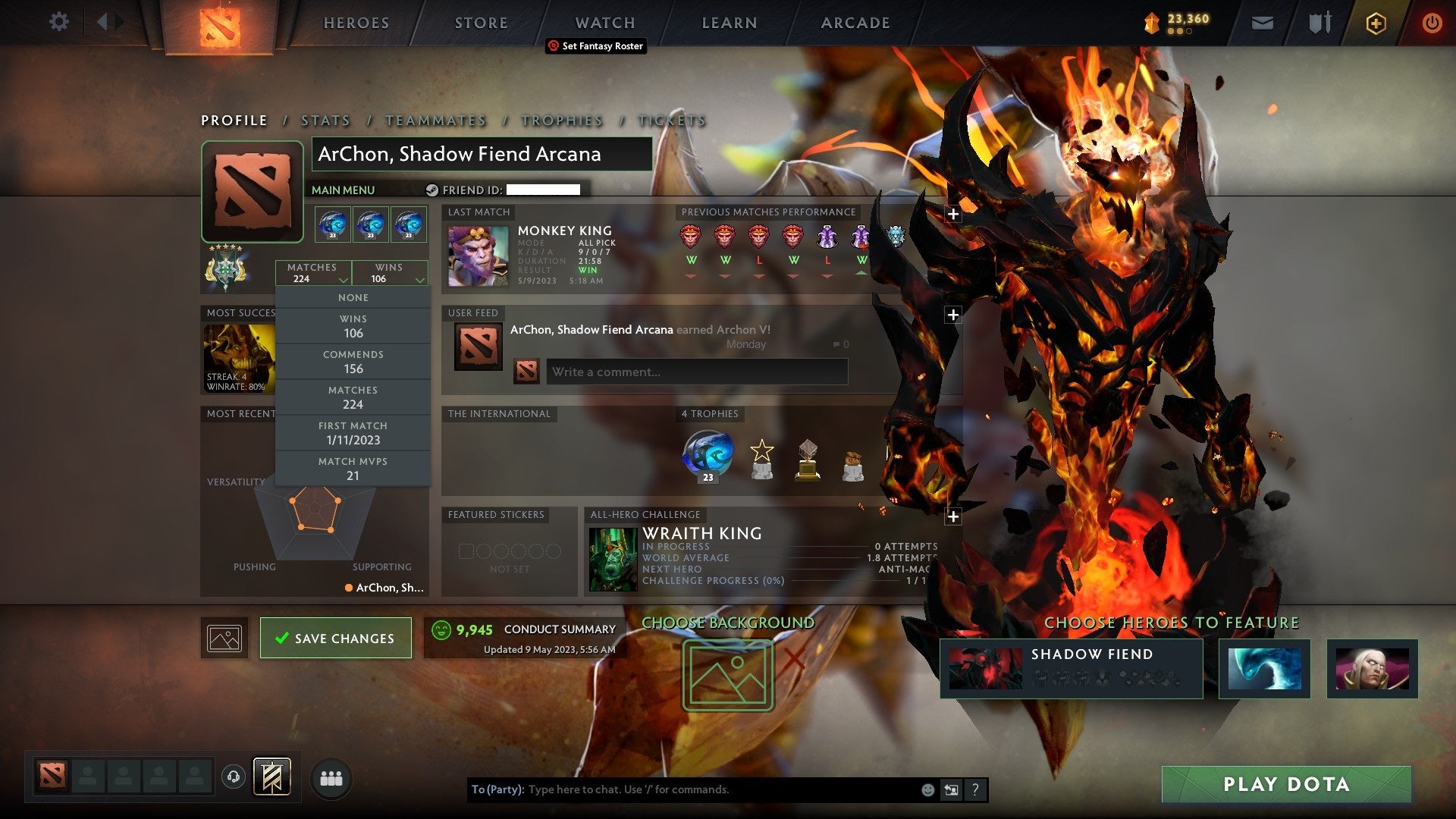Click the Dota Plus hexagon icon

click(1376, 24)
